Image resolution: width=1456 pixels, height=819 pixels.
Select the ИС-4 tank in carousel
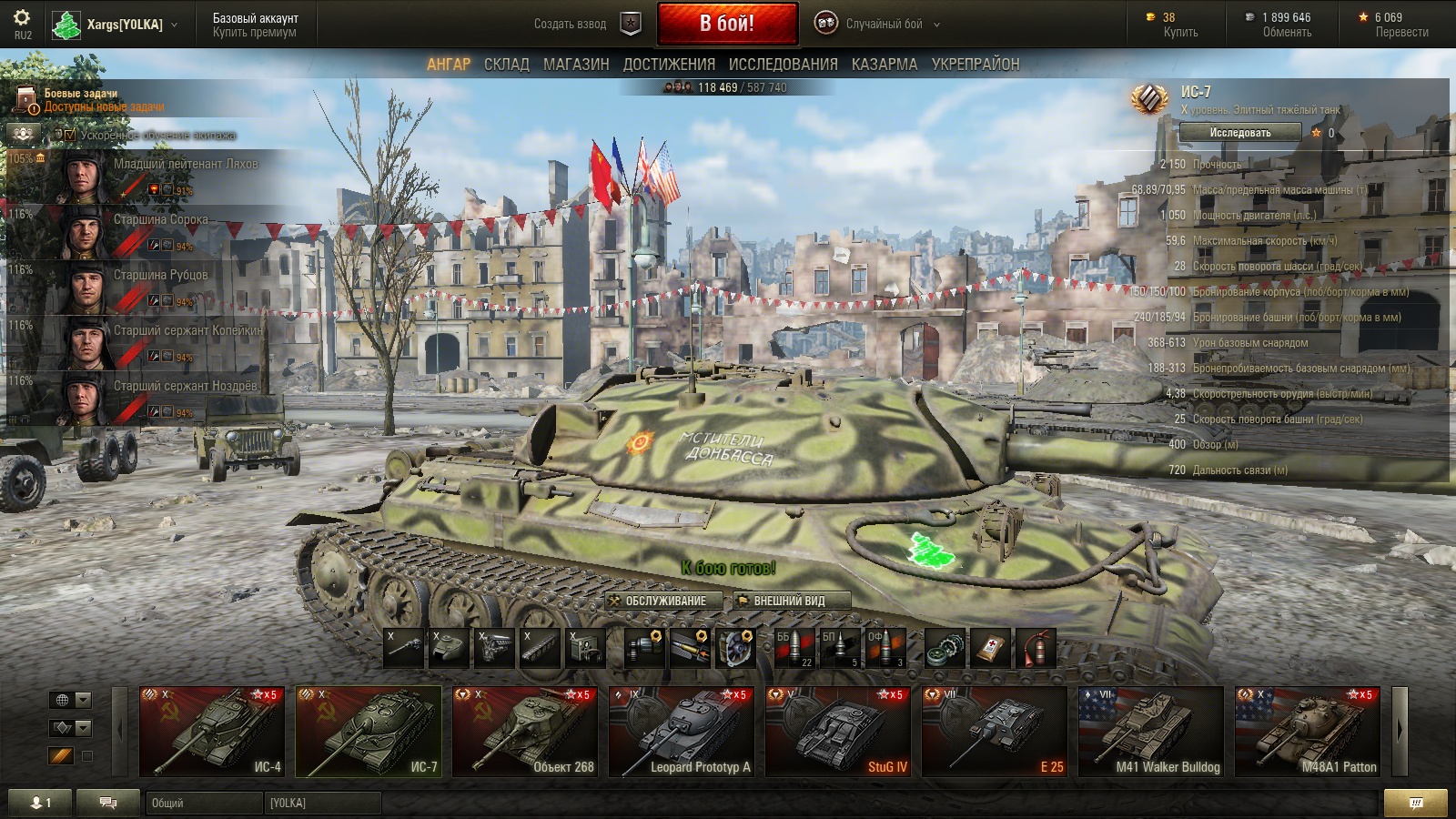[x=212, y=732]
